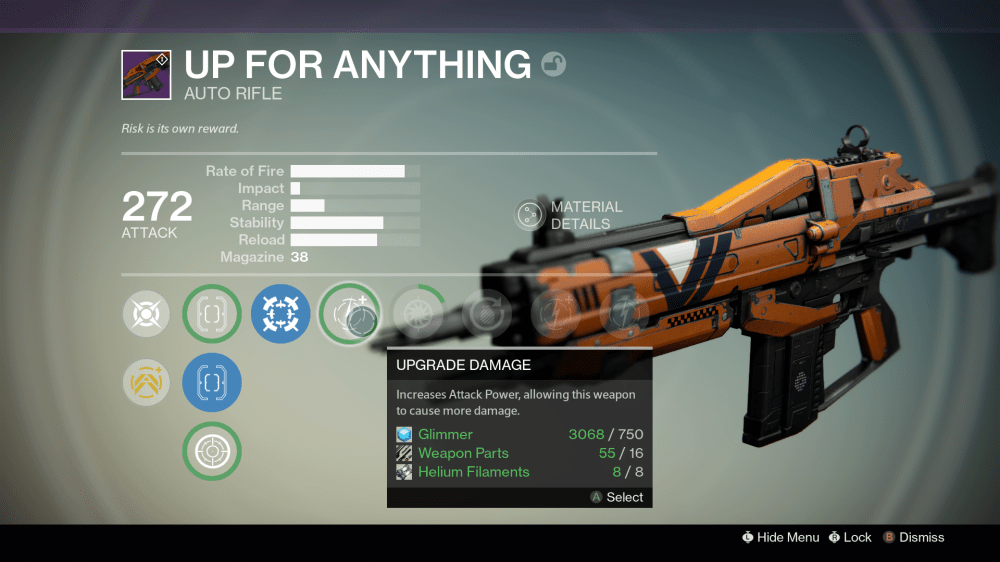Select the yellow chevron infuse node
The width and height of the screenshot is (1000, 562).
pyautogui.click(x=146, y=382)
